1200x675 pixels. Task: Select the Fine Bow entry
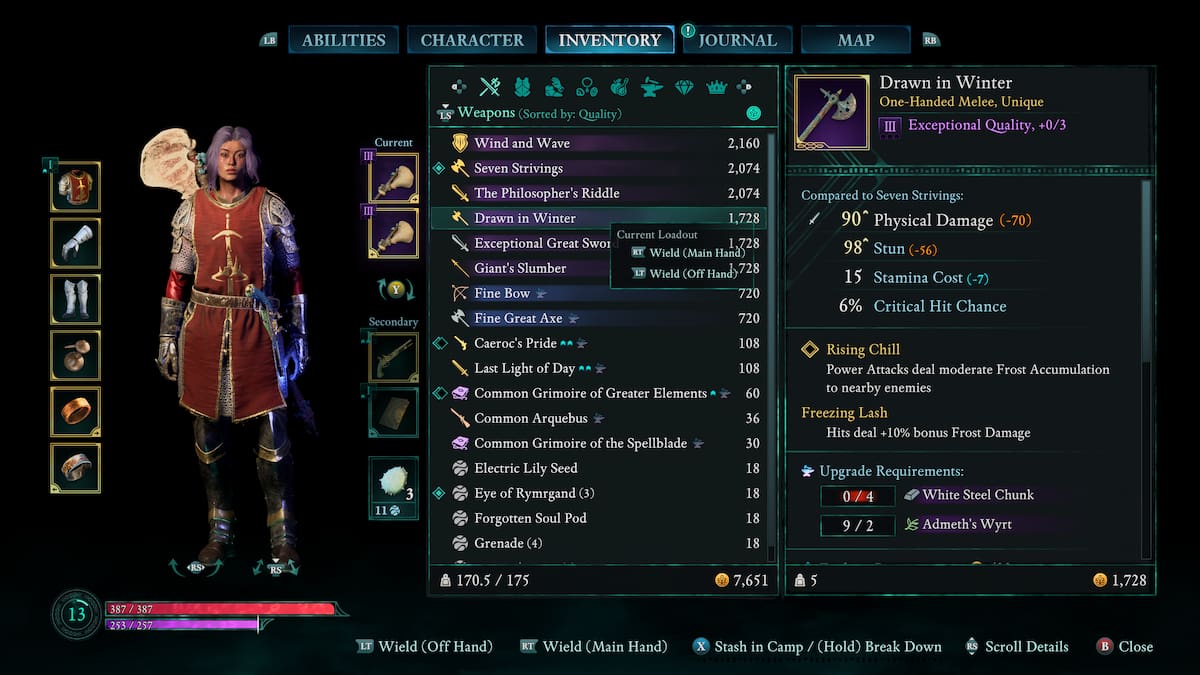click(x=502, y=293)
